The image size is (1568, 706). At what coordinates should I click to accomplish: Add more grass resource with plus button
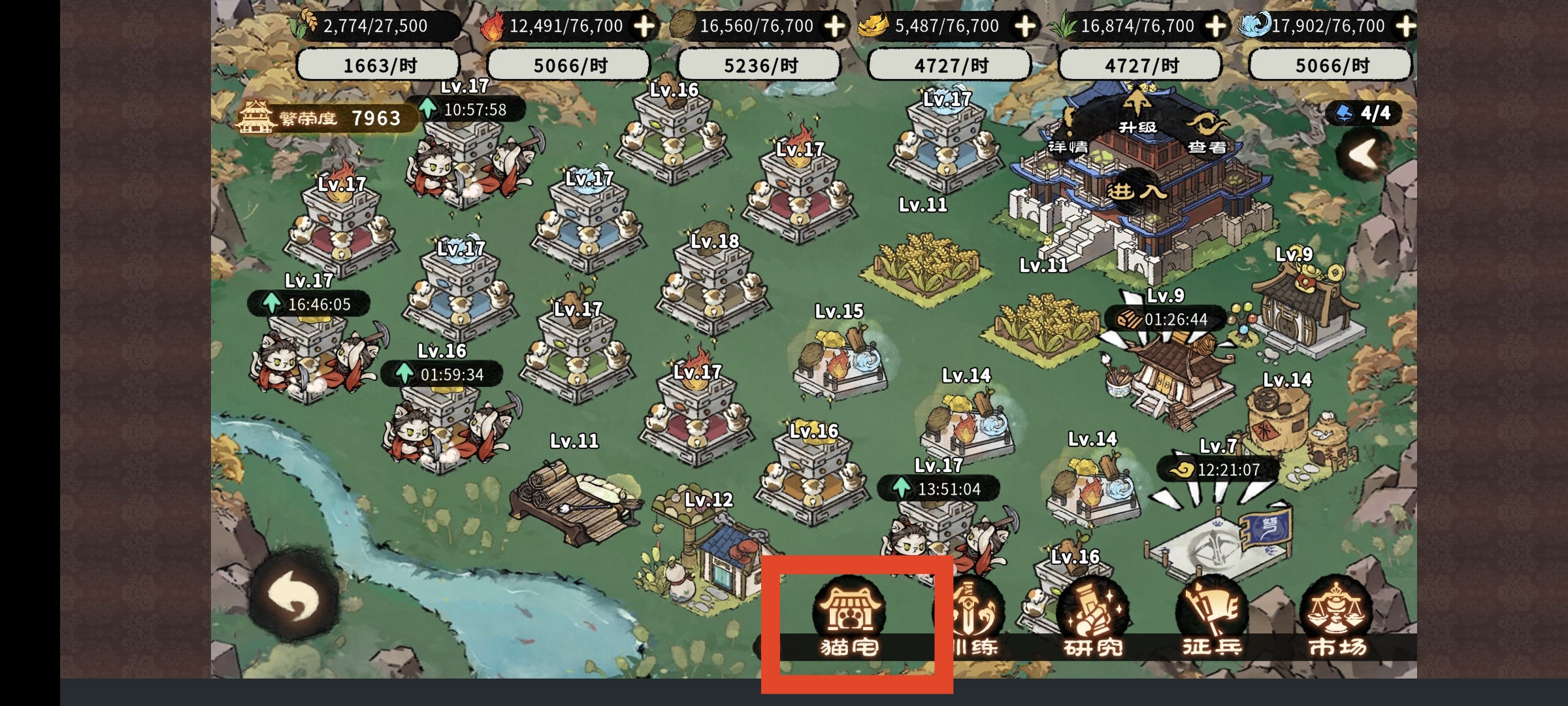[1215, 26]
